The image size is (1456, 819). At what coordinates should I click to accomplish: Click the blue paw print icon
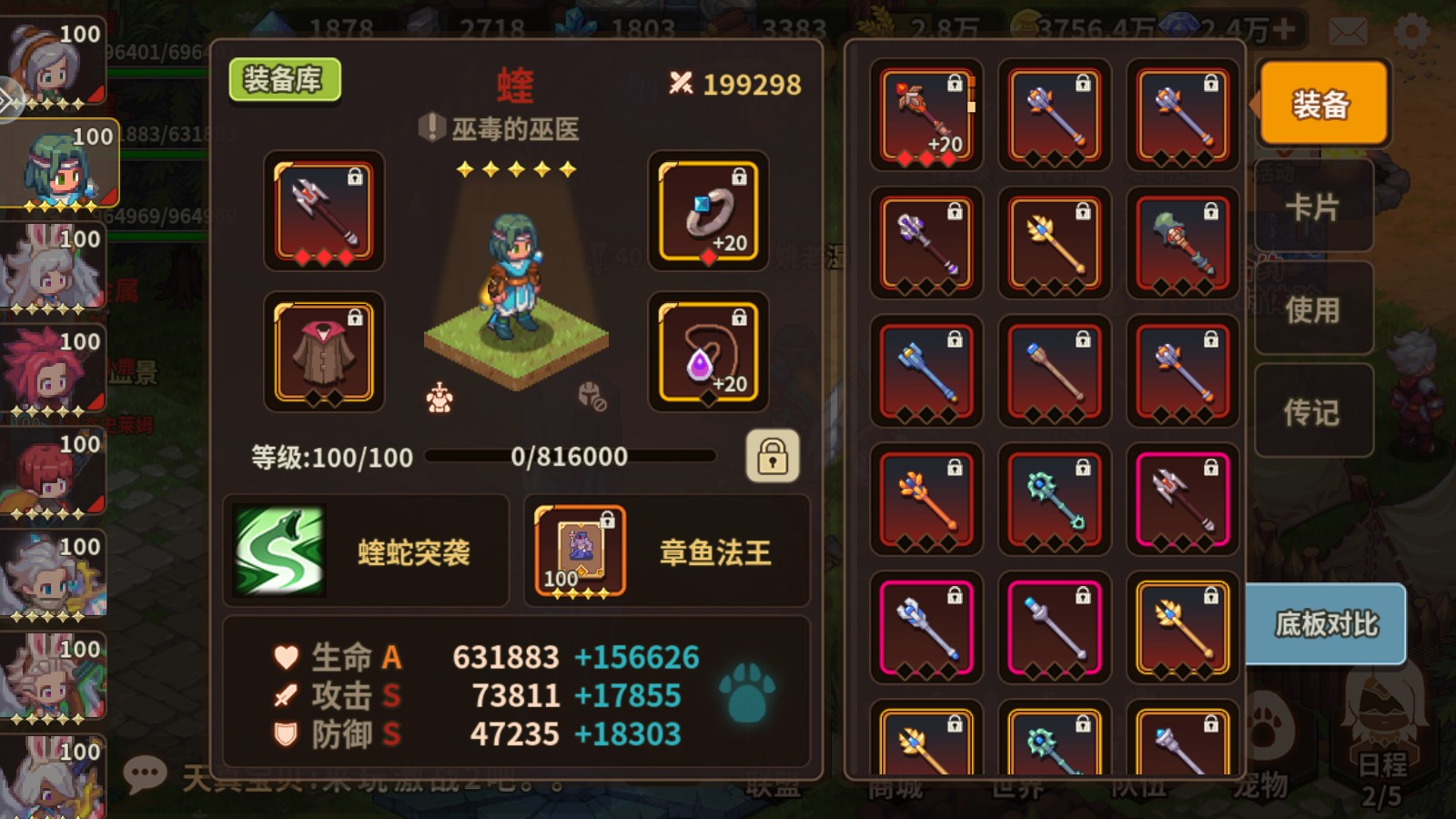747,693
